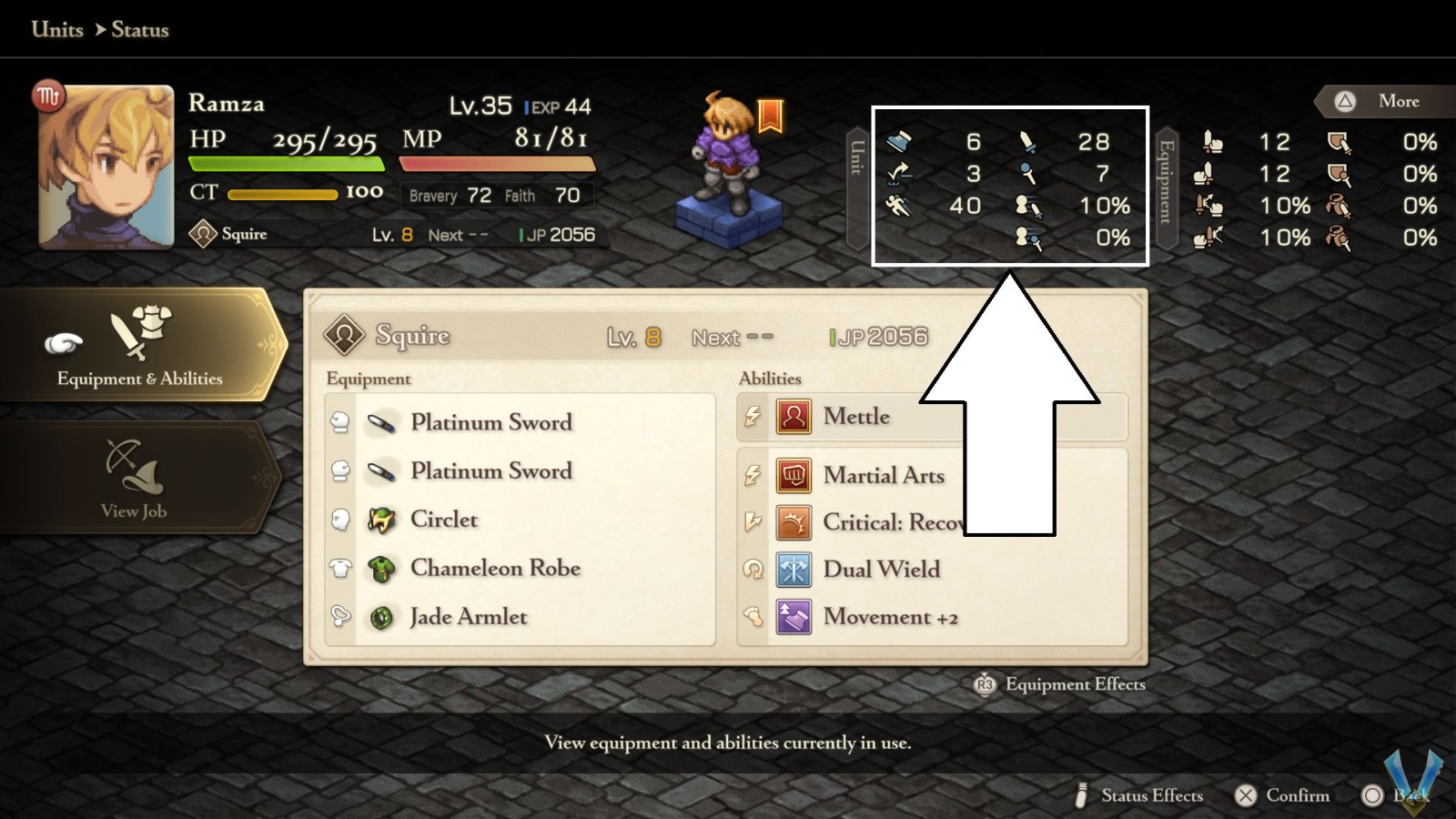Click the Martial Arts fist icon
The width and height of the screenshot is (1456, 819).
point(794,476)
